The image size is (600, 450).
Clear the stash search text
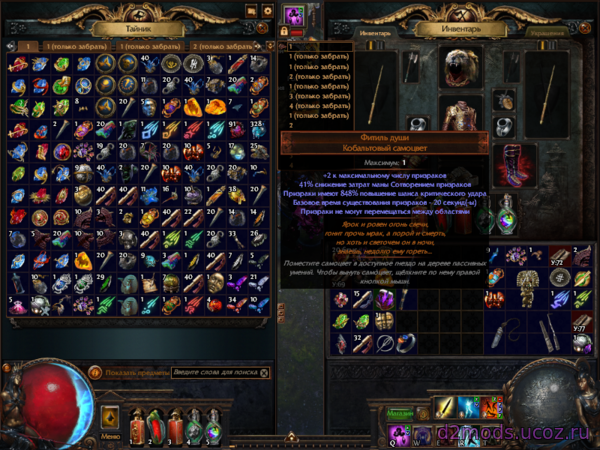(x=264, y=372)
